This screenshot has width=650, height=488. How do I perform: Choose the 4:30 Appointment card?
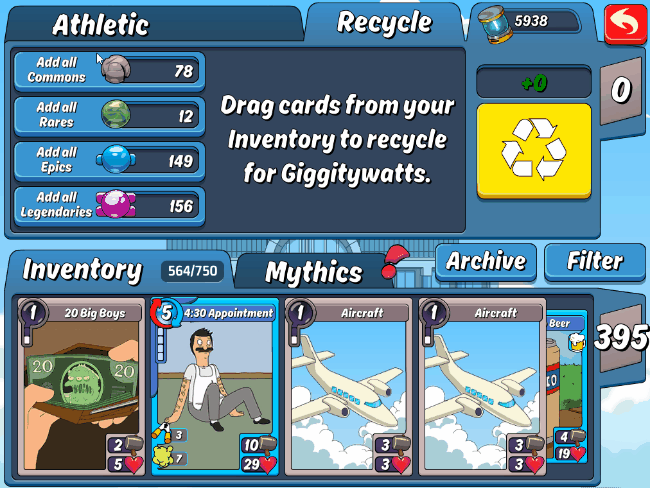(x=214, y=385)
